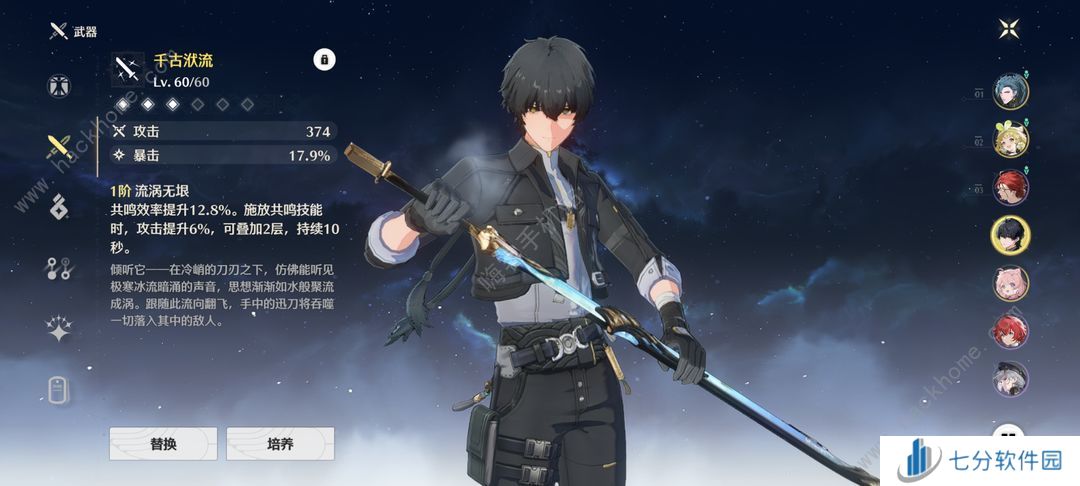Click the 替换 (Replace) weapon button
This screenshot has width=1080, height=486.
click(163, 443)
